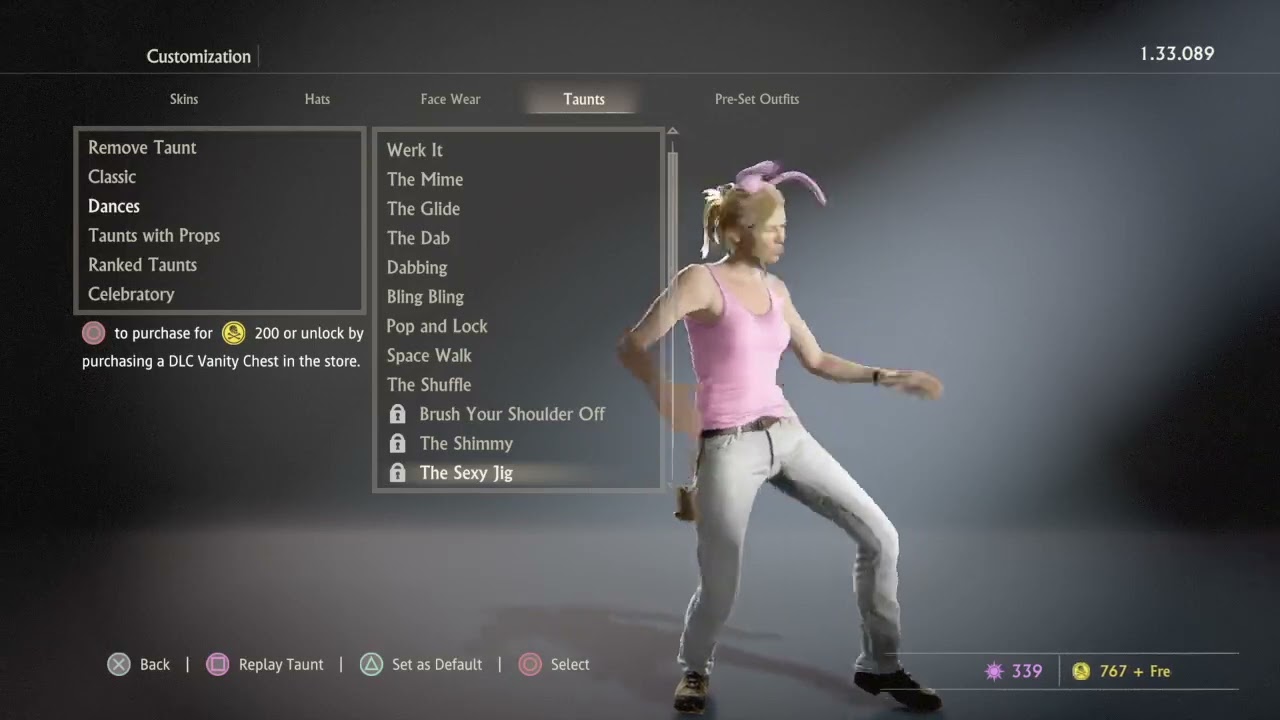Image resolution: width=1280 pixels, height=720 pixels.
Task: Select locked Brush Your Shoulder Off taunt
Action: (x=511, y=414)
